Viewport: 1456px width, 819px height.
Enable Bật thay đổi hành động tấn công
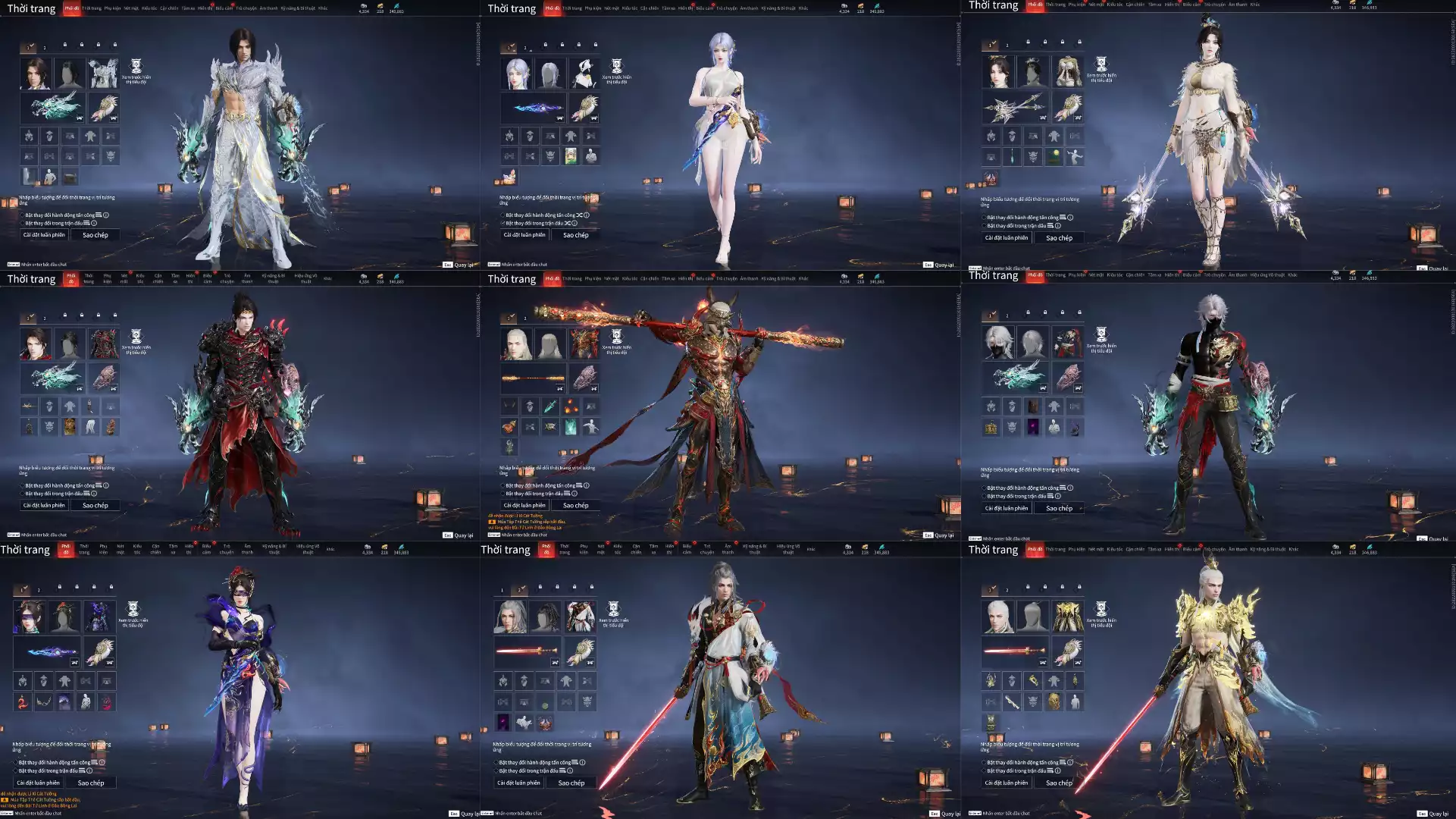pos(23,216)
